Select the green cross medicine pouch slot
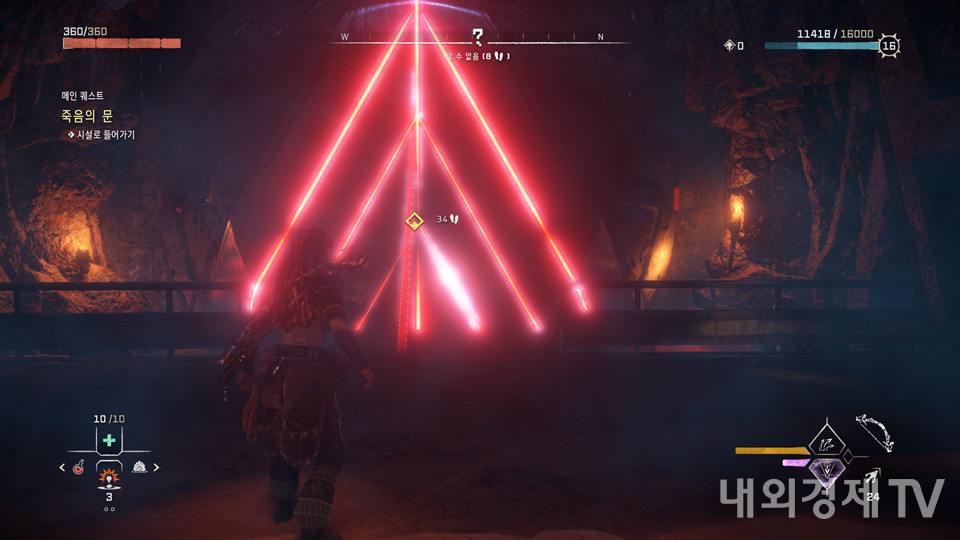The height and width of the screenshot is (540, 960). click(x=109, y=440)
